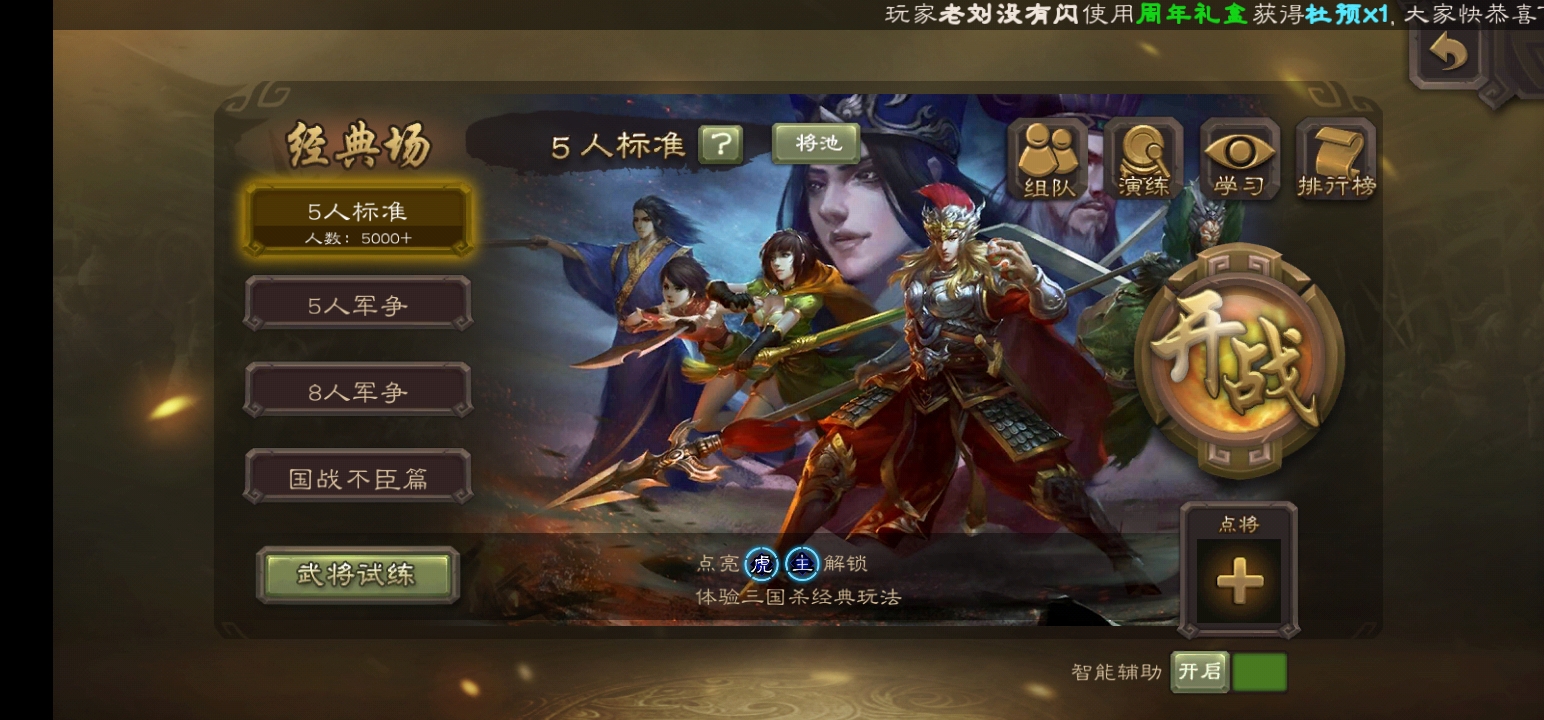1544x720 pixels.
Task: Add a general in the 点将 slot
Action: [1239, 581]
